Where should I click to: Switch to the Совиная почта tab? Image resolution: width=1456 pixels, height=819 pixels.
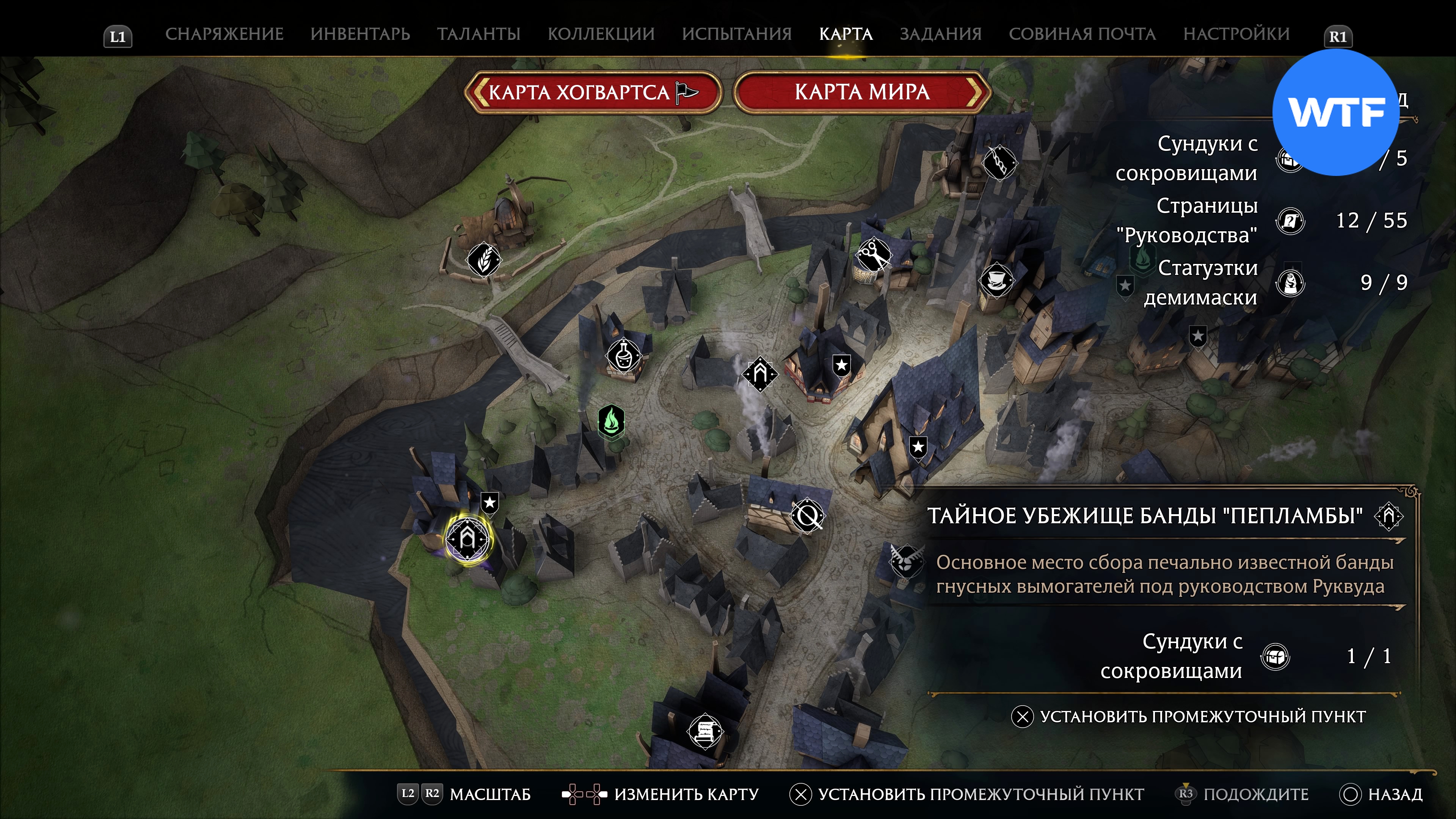click(x=1082, y=34)
